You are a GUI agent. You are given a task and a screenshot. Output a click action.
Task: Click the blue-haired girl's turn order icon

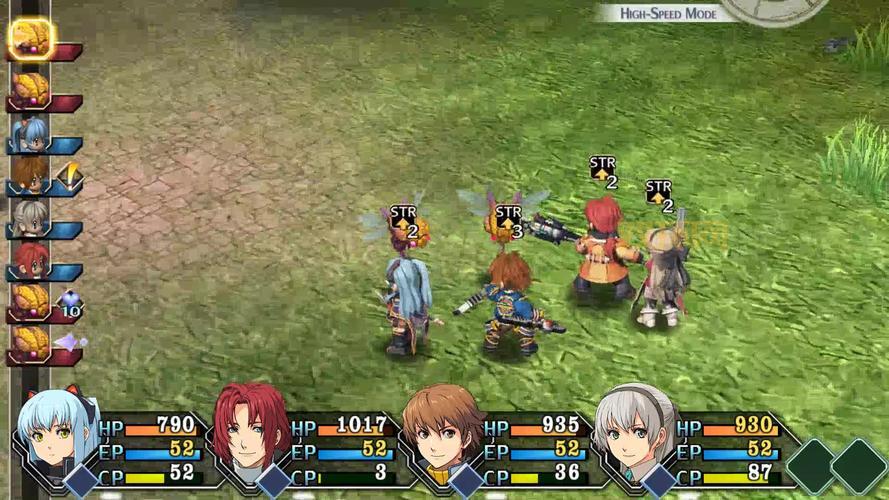tap(32, 133)
